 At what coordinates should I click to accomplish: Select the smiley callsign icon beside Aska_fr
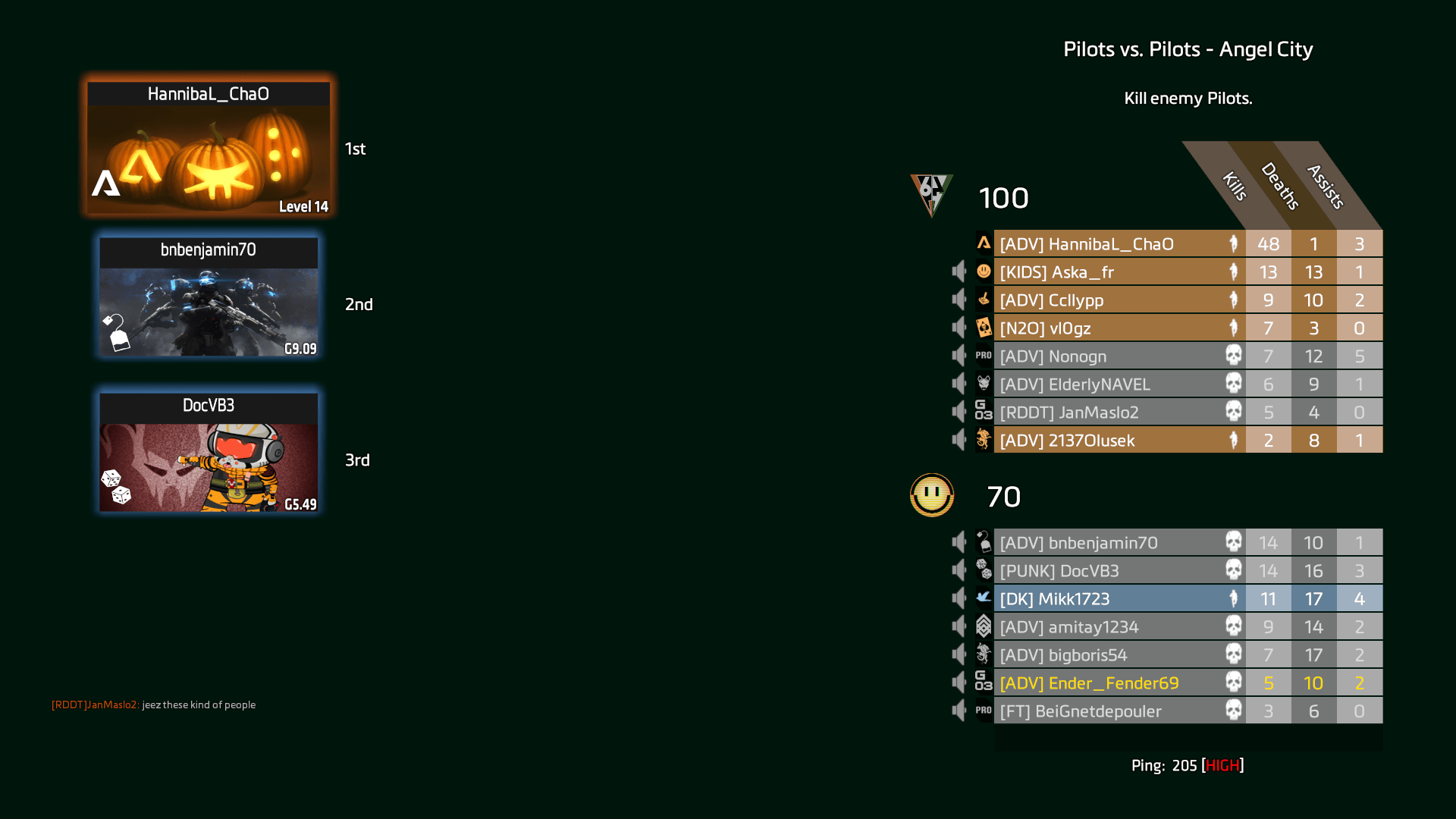pos(984,271)
